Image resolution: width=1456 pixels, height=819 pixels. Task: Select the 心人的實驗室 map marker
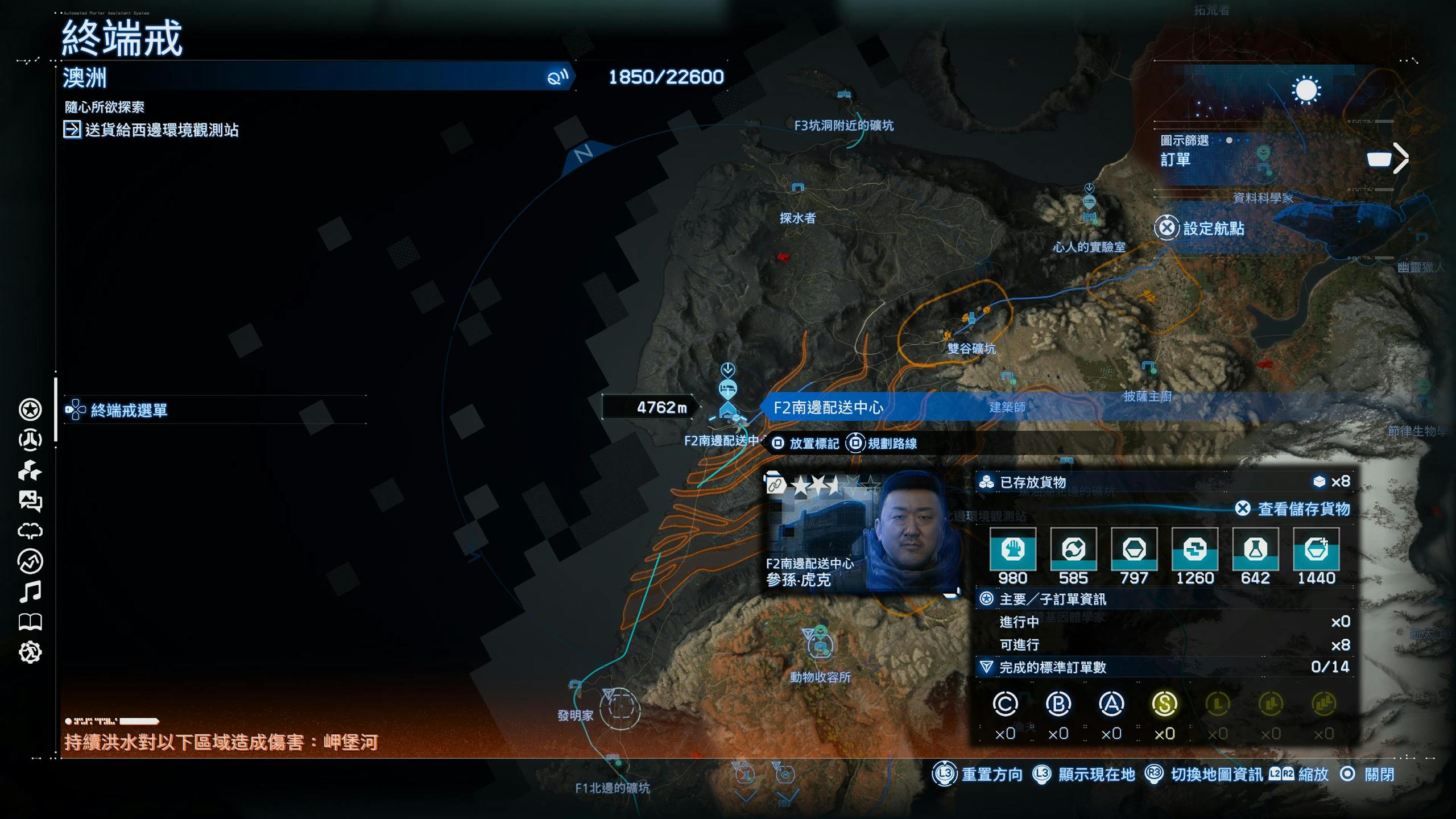(x=1089, y=203)
